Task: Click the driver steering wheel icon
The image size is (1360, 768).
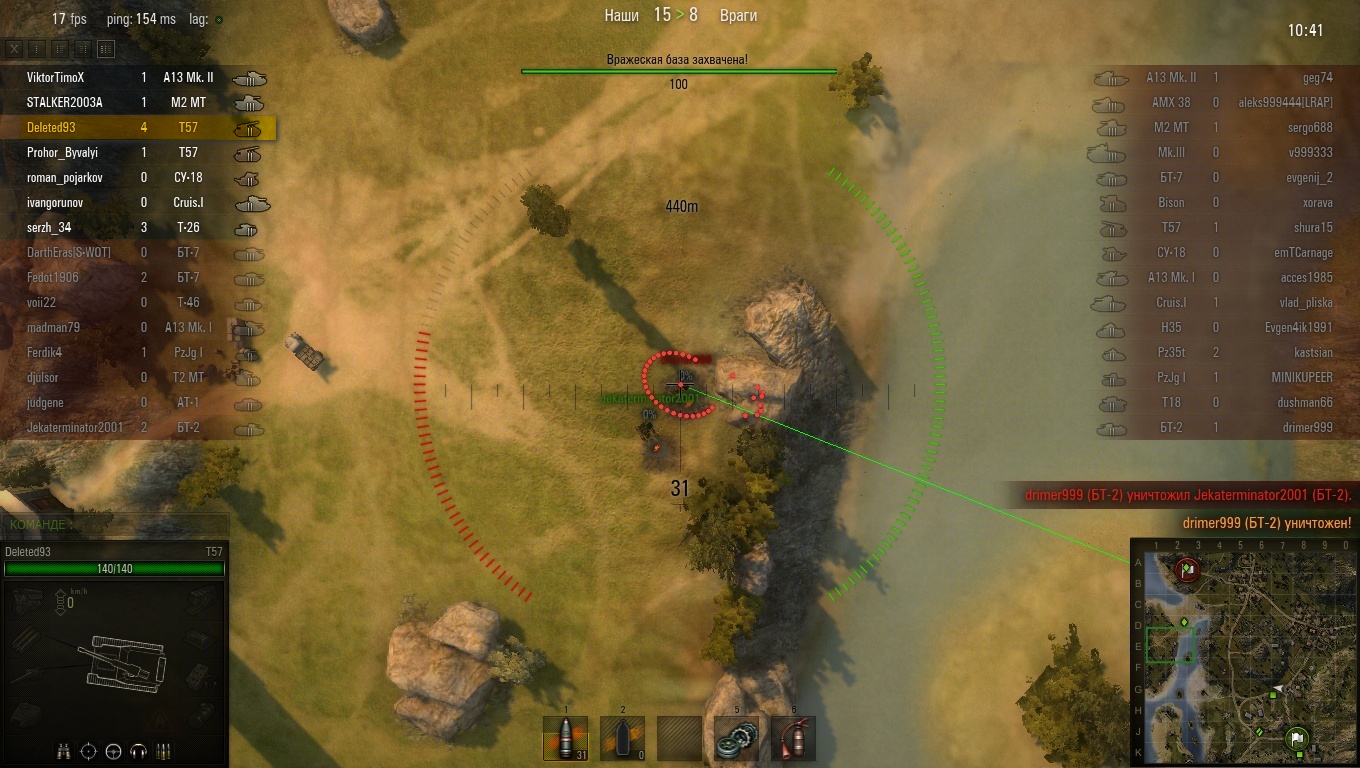Action: pyautogui.click(x=114, y=751)
